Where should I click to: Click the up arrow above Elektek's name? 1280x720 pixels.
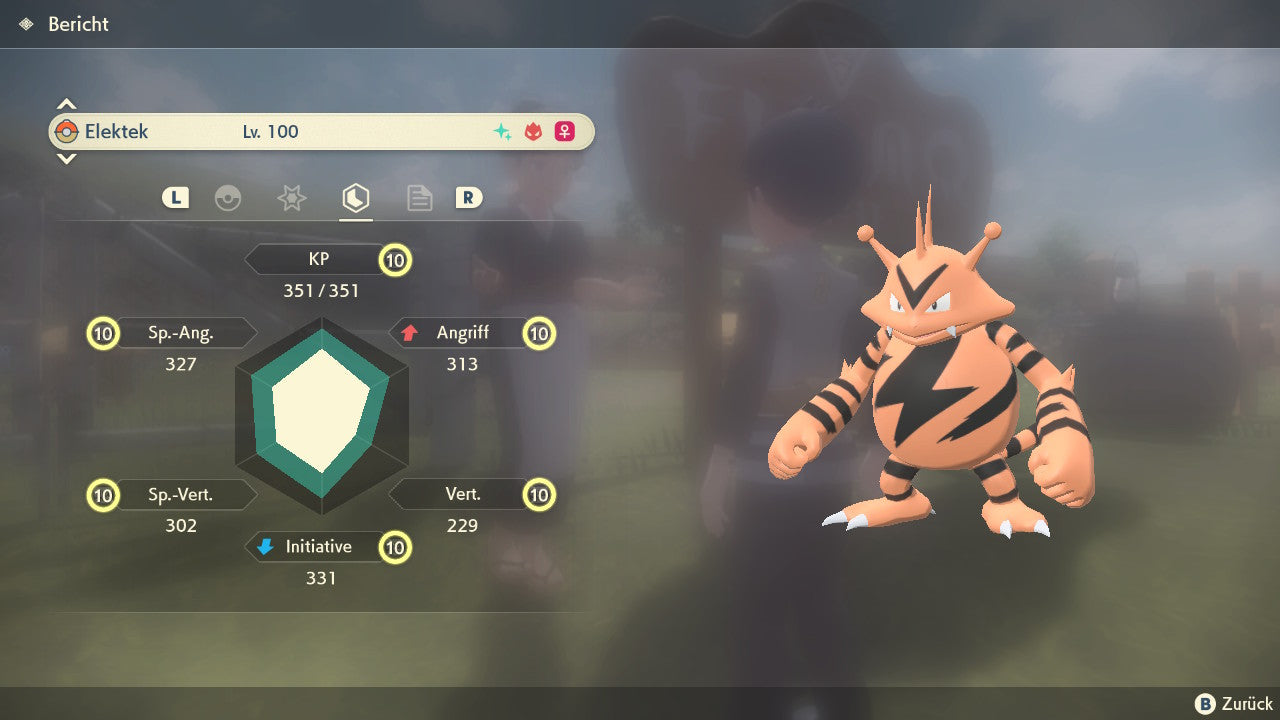point(66,104)
